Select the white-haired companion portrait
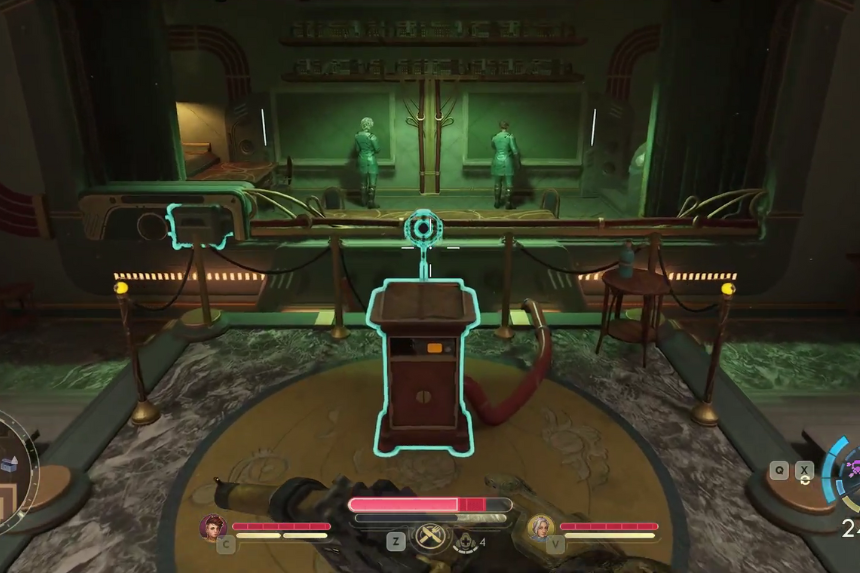 (541, 526)
